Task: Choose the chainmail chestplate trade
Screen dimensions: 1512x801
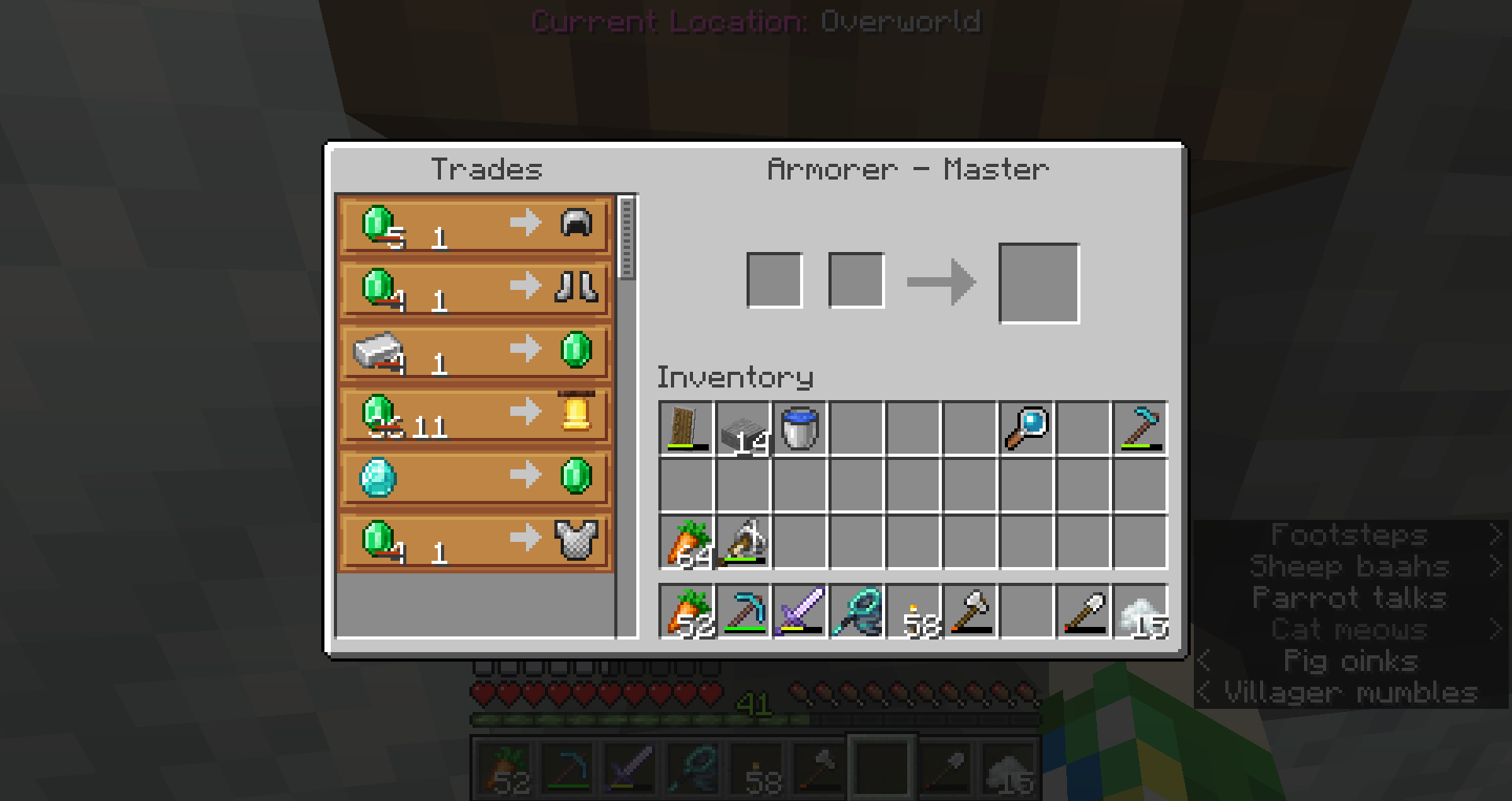Action: pos(475,540)
